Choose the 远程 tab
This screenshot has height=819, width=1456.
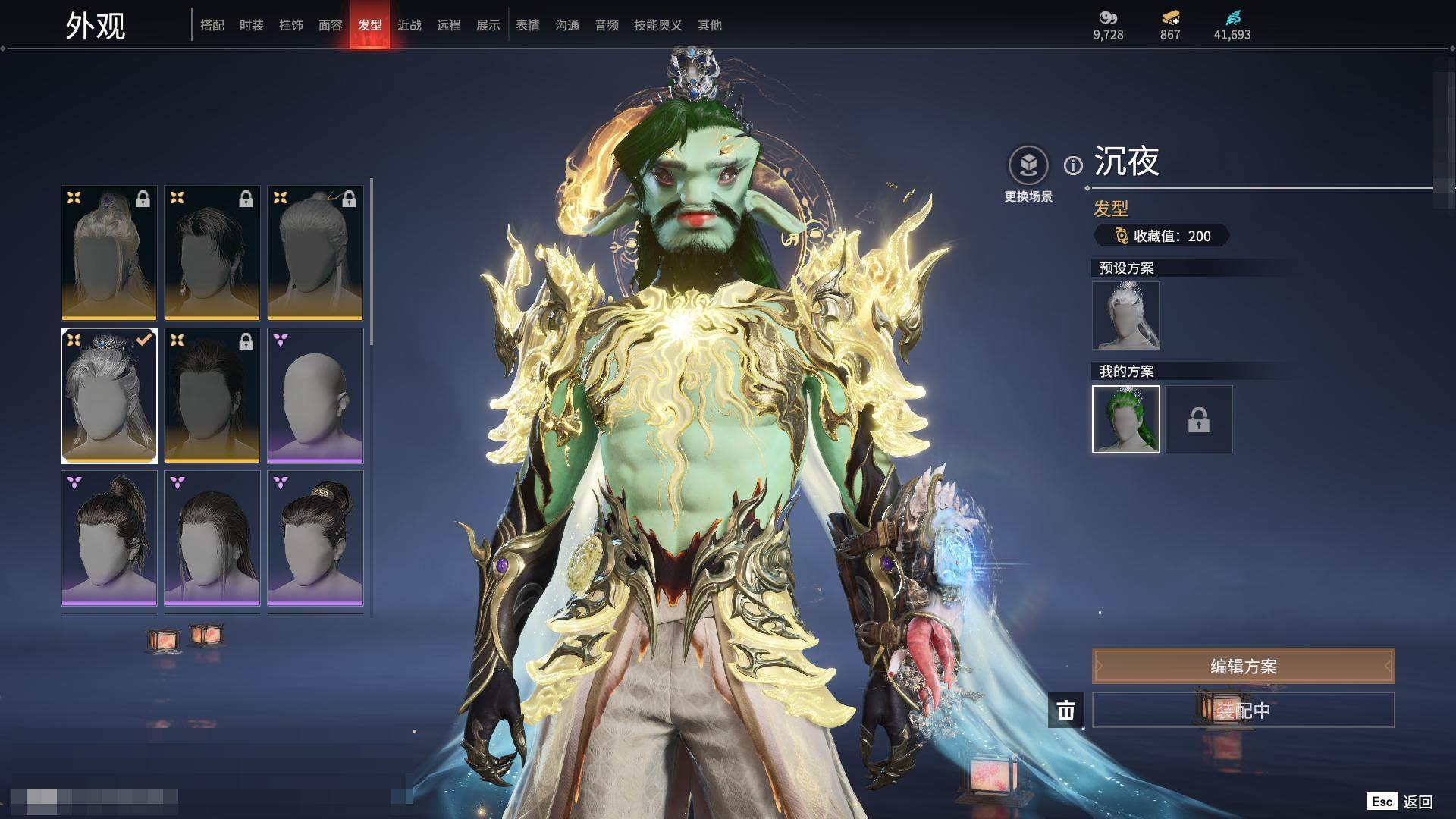(449, 25)
